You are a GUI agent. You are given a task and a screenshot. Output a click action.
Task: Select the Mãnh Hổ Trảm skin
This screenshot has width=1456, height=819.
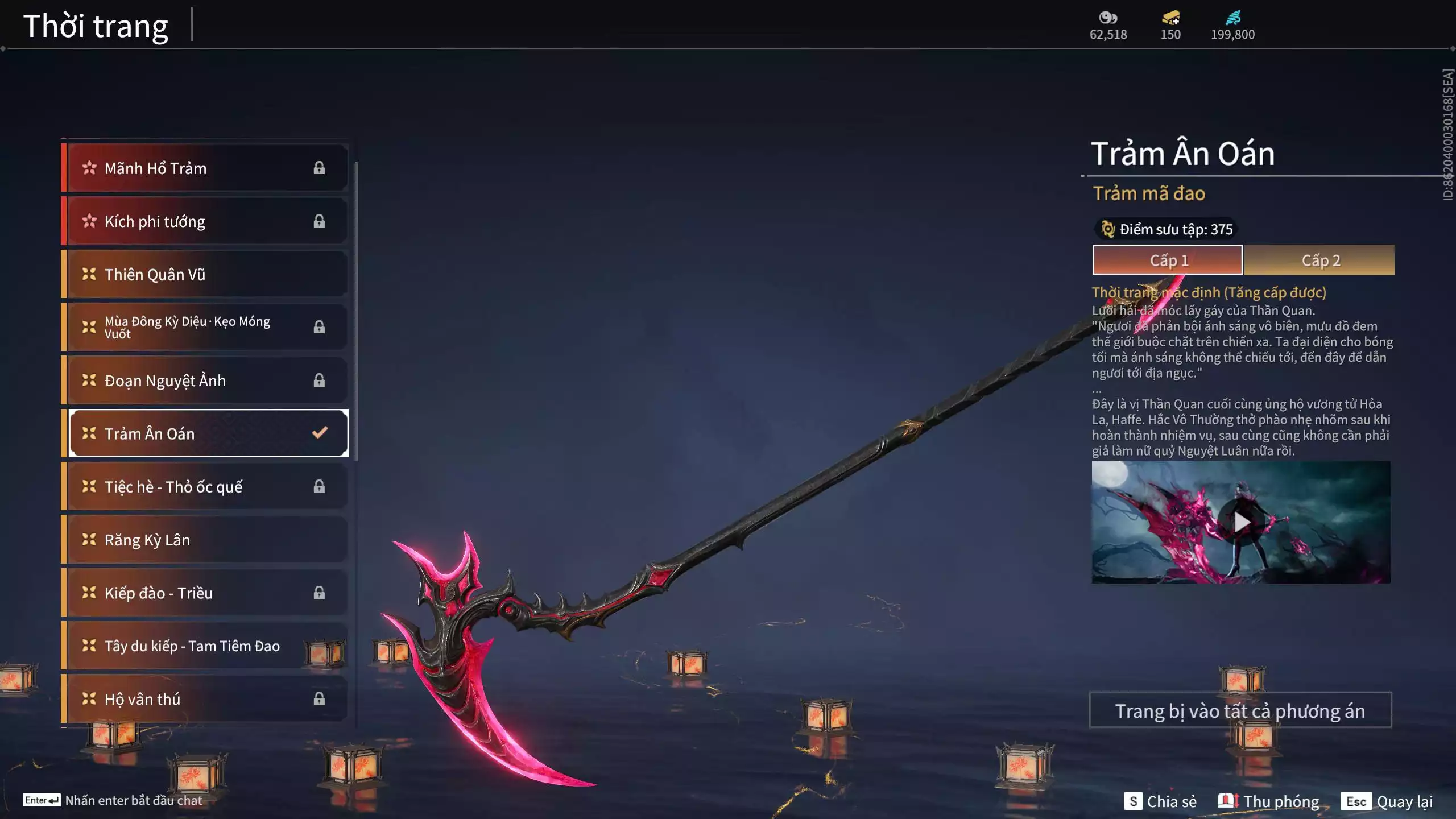coord(205,168)
